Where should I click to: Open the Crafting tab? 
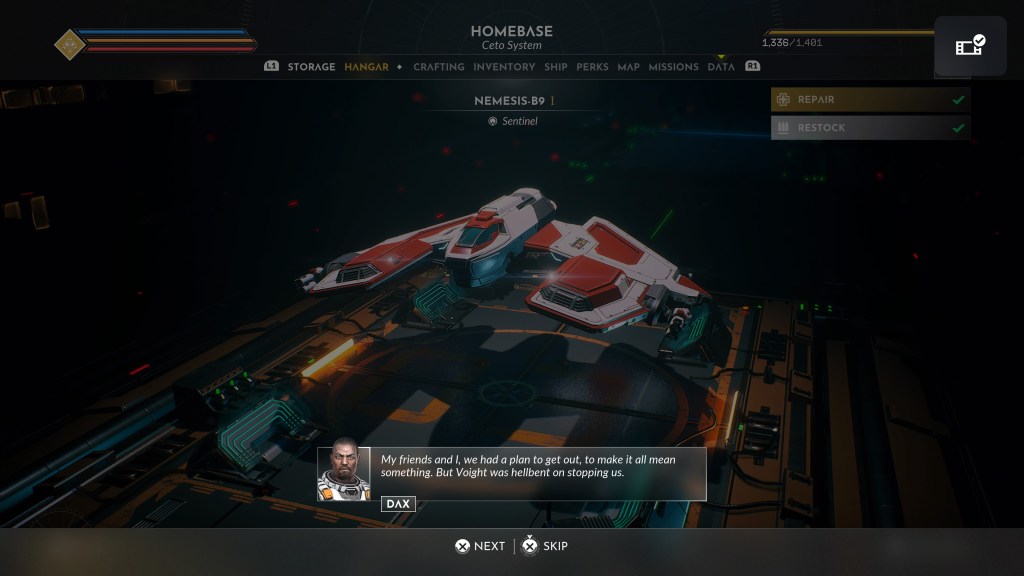439,67
